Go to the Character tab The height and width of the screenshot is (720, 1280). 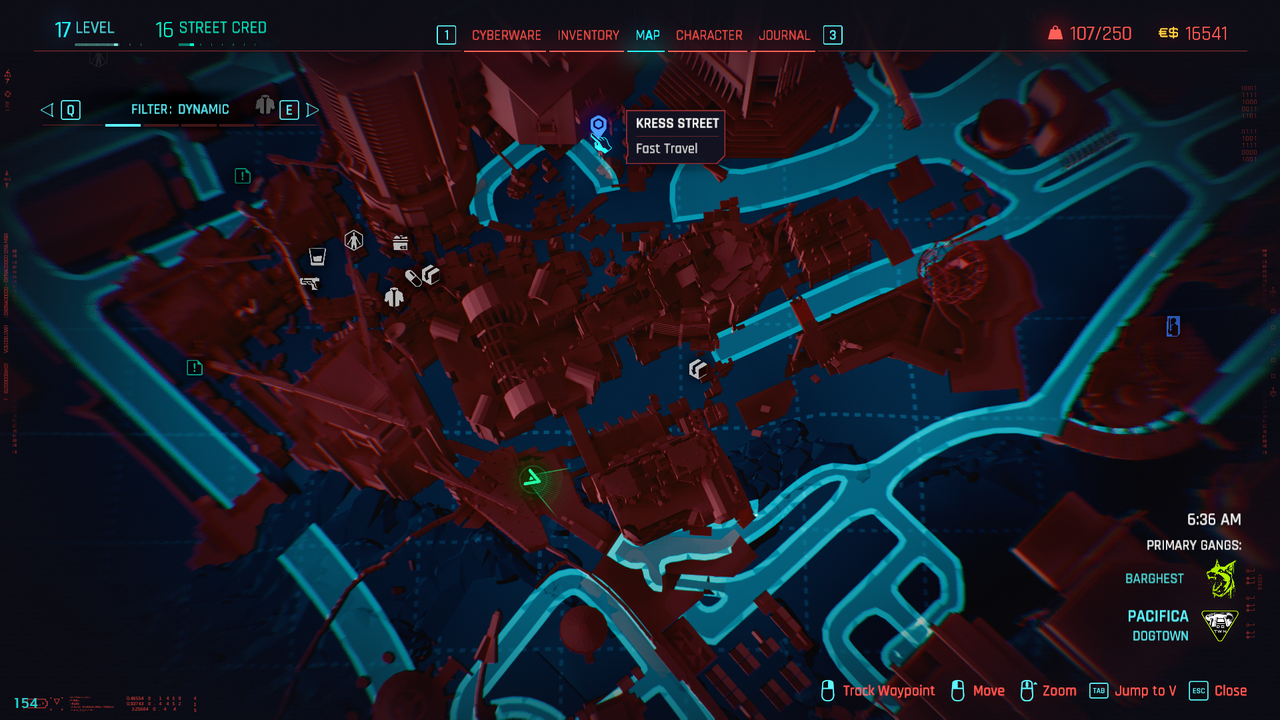click(x=709, y=35)
